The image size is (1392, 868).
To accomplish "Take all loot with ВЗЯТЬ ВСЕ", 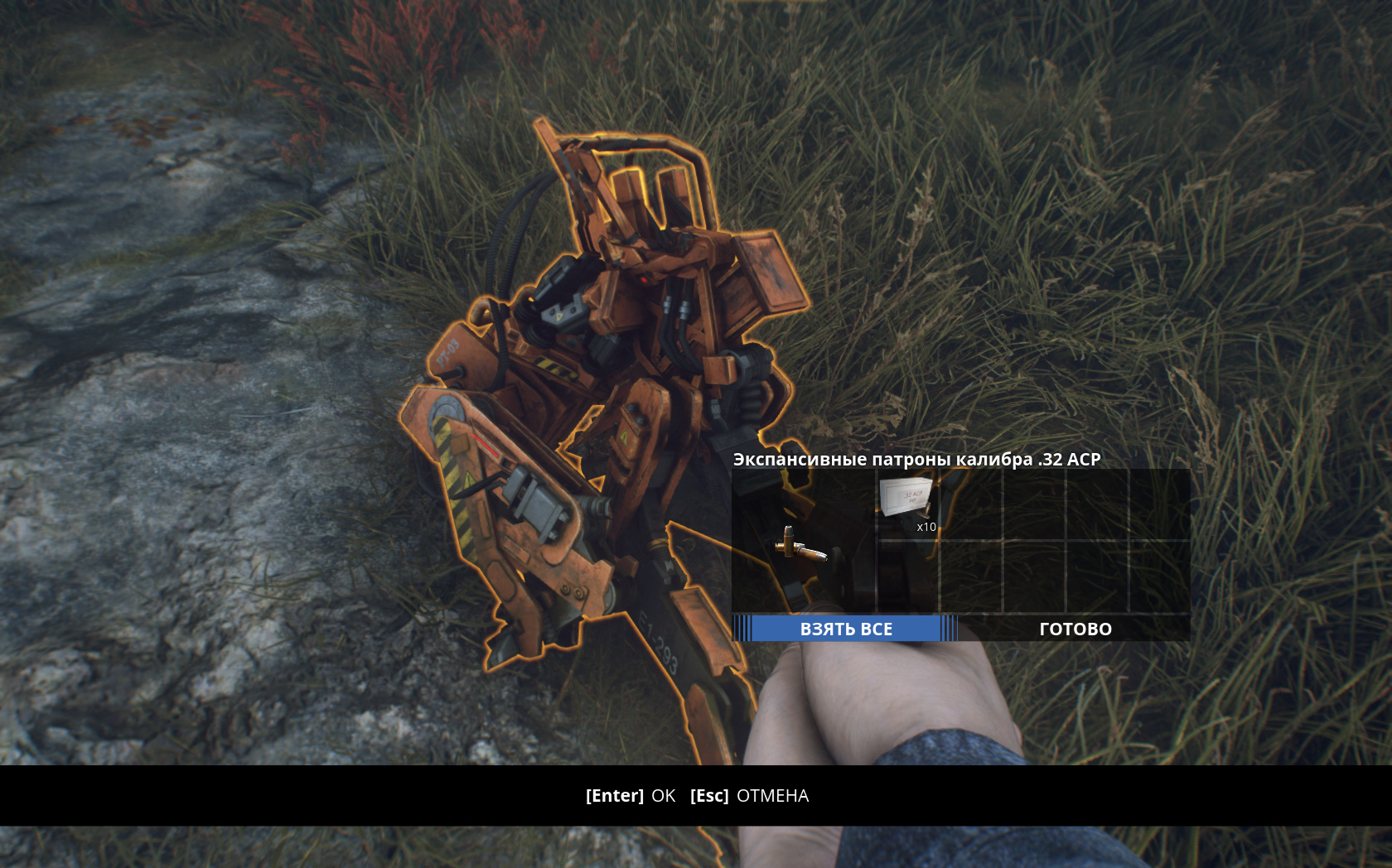I will [x=845, y=629].
